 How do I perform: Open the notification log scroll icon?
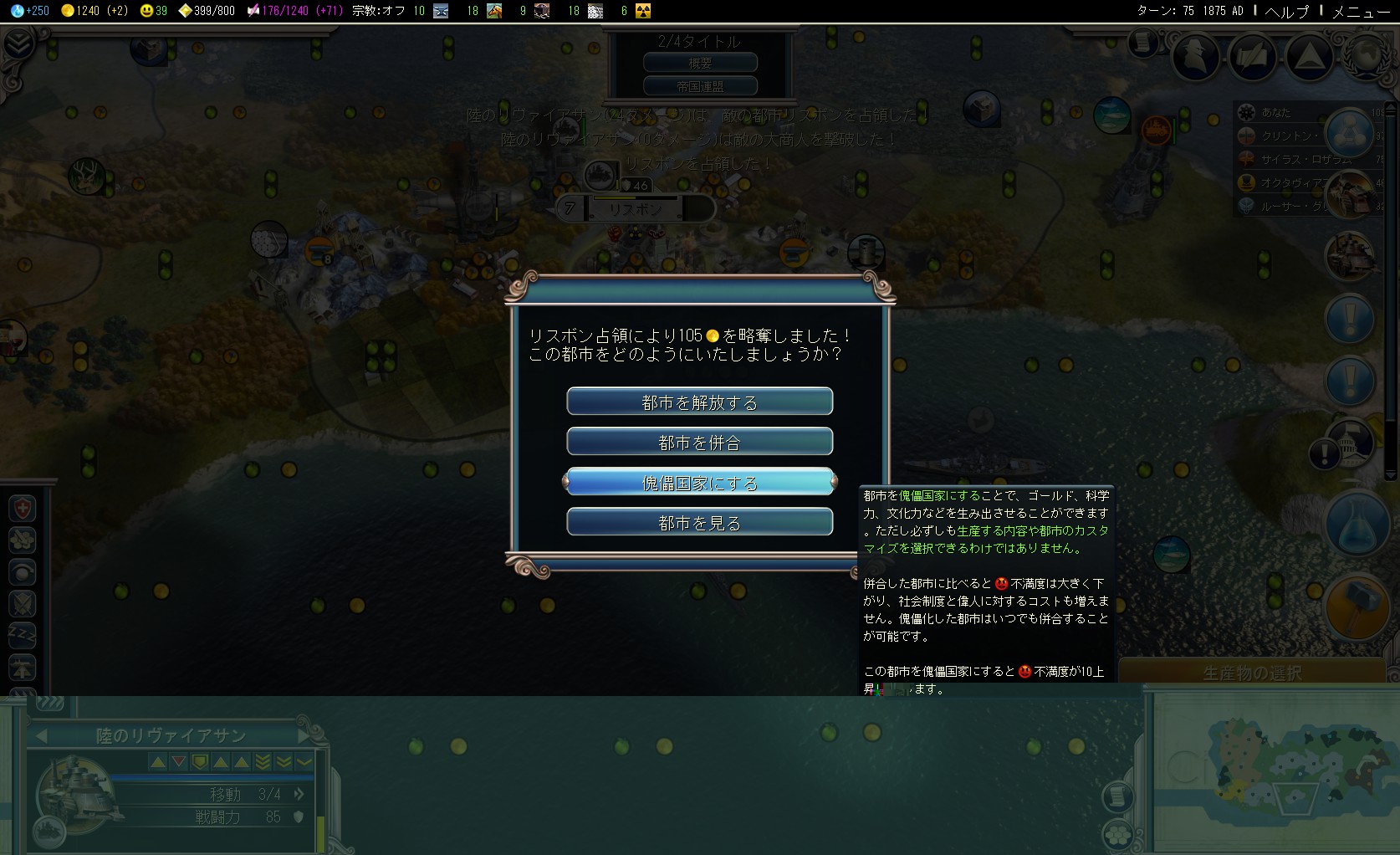click(x=1143, y=44)
